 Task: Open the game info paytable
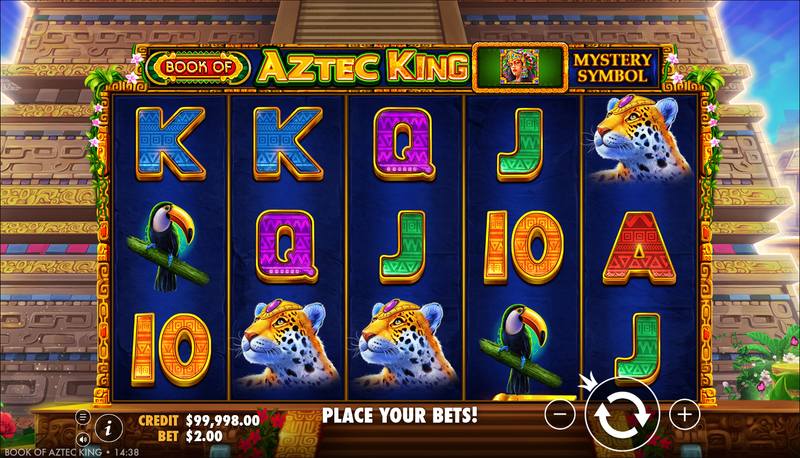pos(108,427)
